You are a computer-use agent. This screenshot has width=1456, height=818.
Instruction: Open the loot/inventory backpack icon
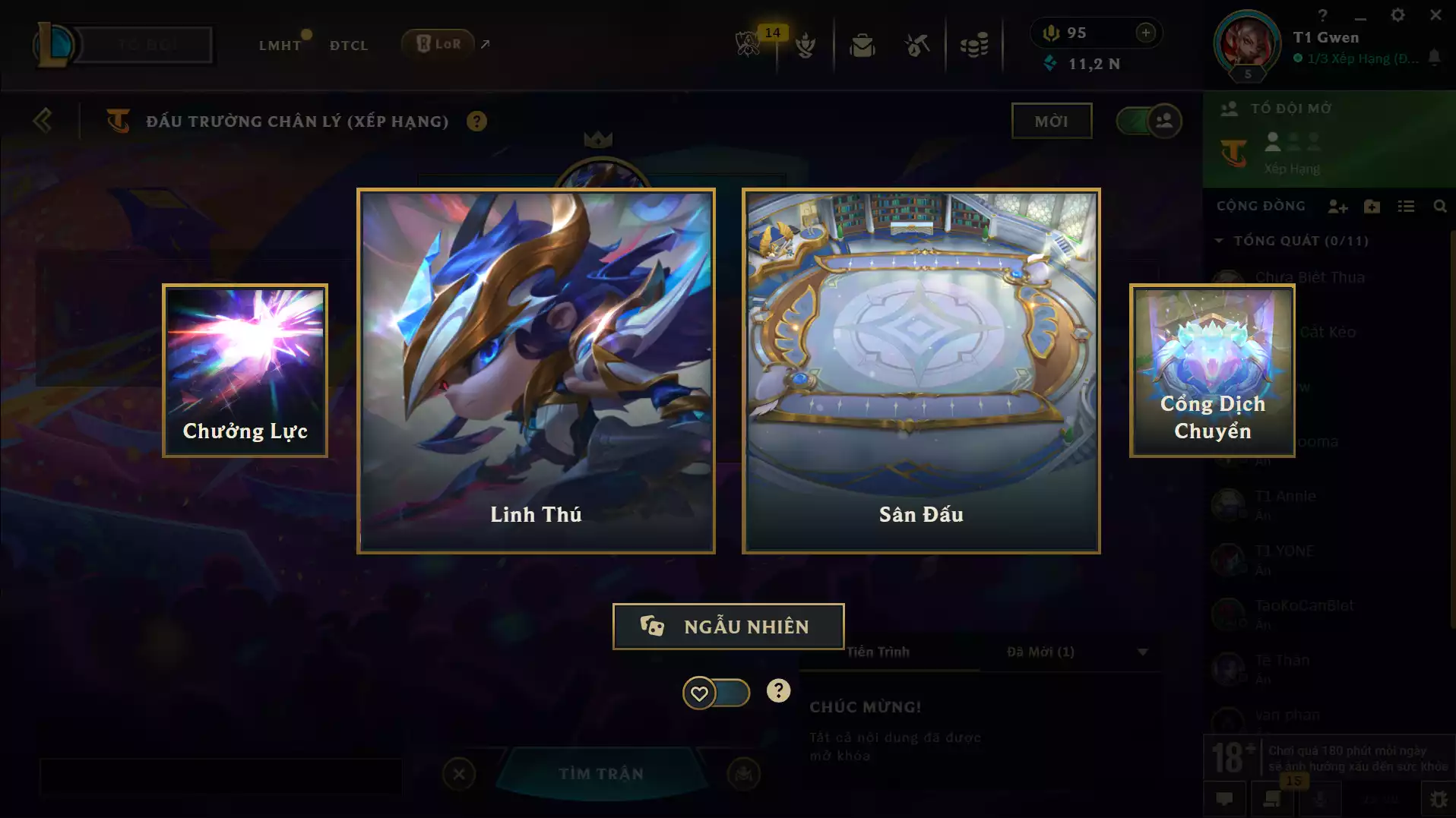[x=863, y=46]
